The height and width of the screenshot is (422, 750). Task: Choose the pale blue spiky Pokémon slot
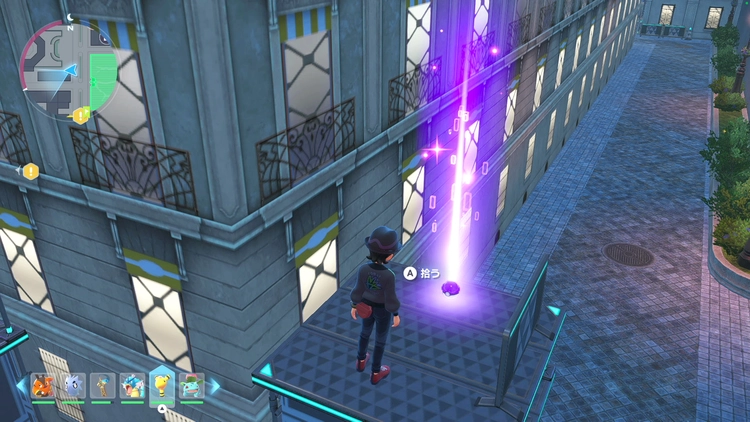[72, 386]
